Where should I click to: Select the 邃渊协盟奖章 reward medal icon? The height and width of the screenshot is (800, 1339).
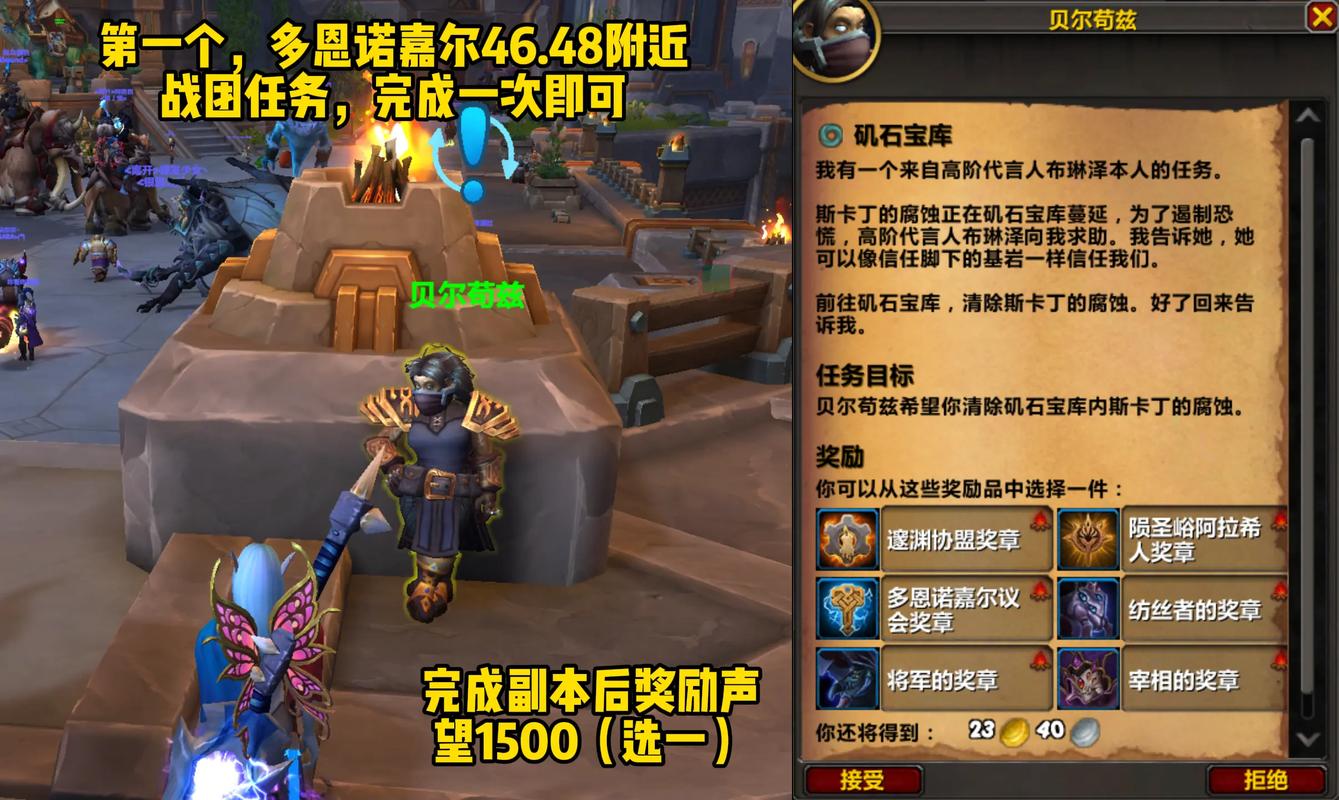[x=848, y=537]
